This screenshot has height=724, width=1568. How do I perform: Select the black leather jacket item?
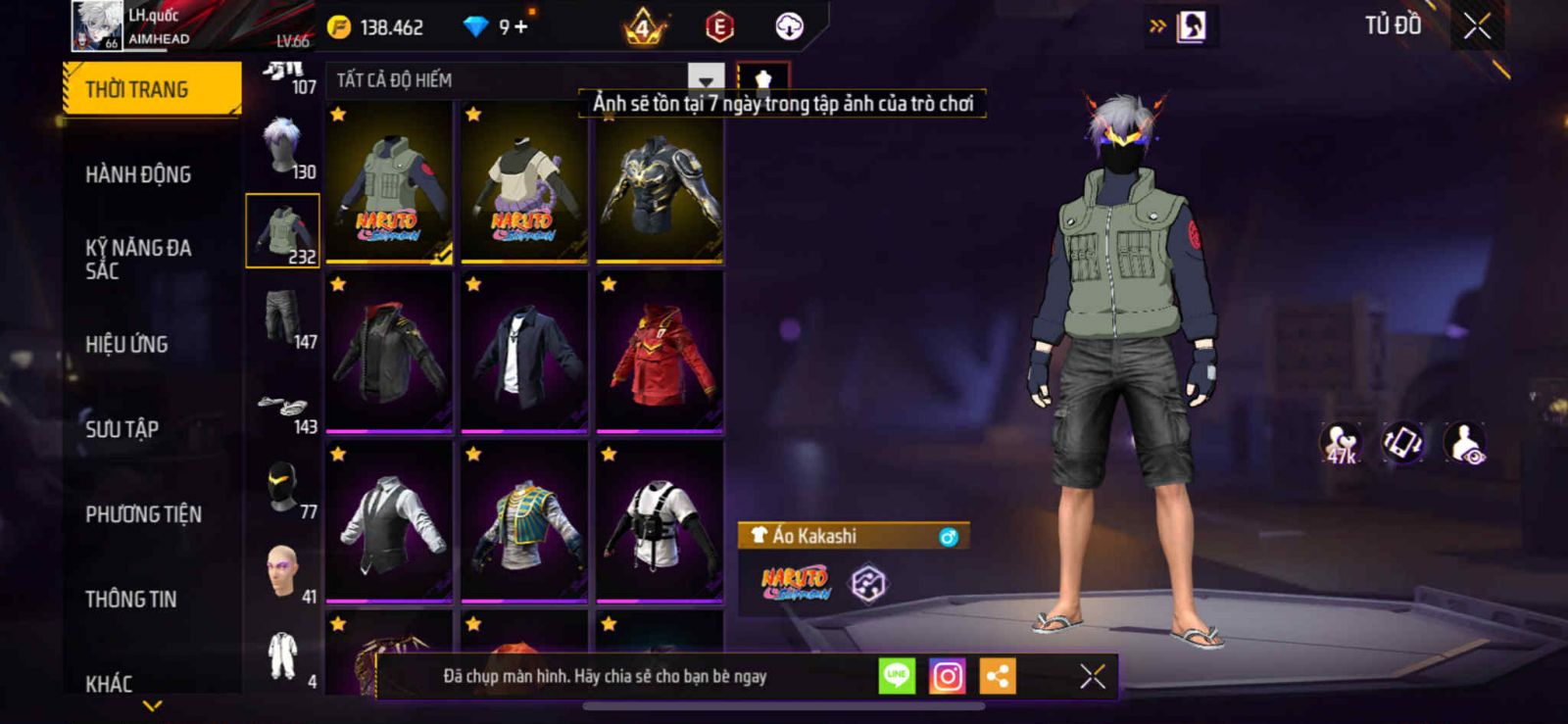(389, 353)
